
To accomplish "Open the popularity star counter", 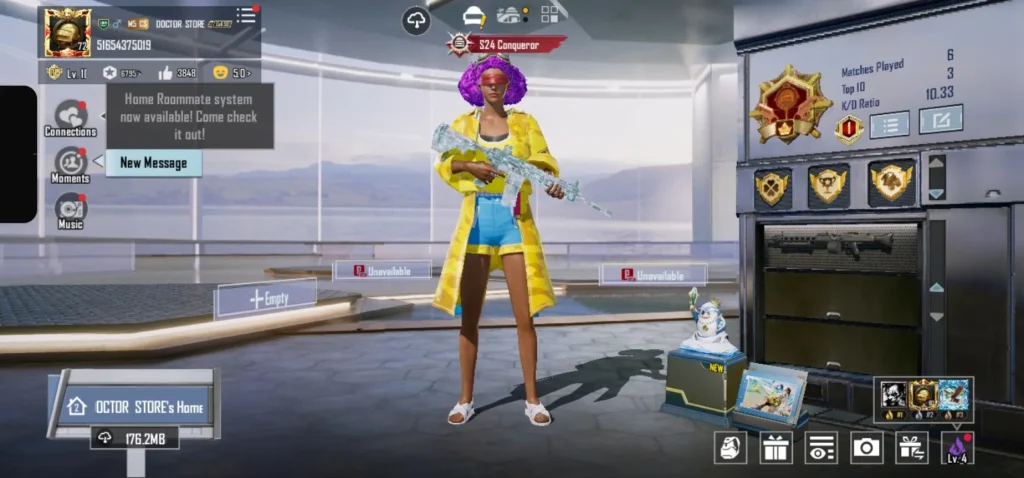I will 121,73.
